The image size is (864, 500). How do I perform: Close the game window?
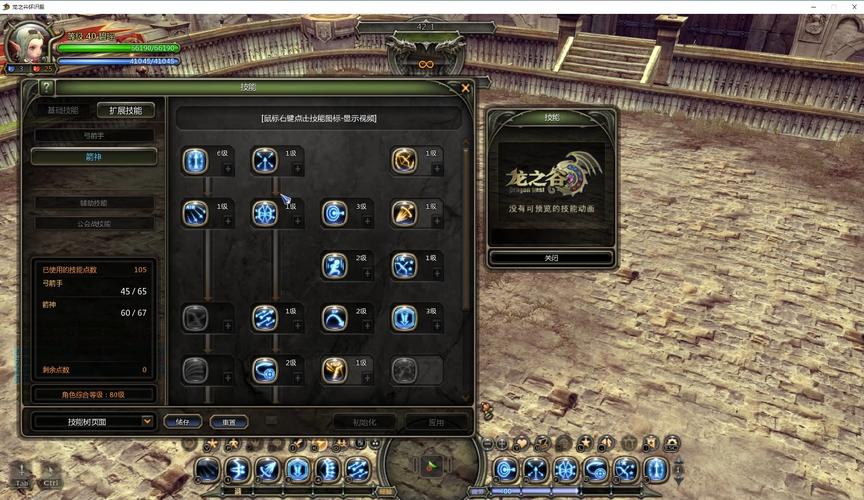click(x=852, y=6)
